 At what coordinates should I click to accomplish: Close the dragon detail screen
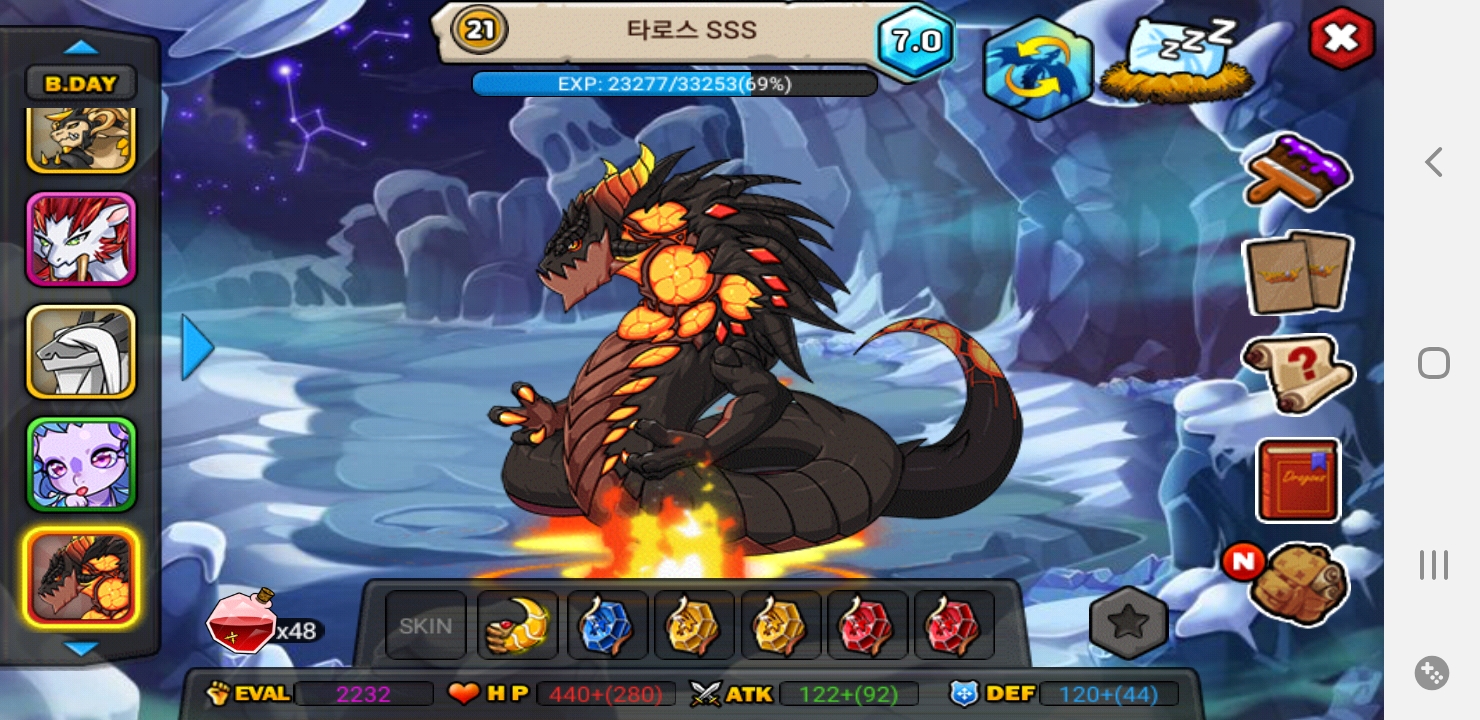coord(1341,39)
